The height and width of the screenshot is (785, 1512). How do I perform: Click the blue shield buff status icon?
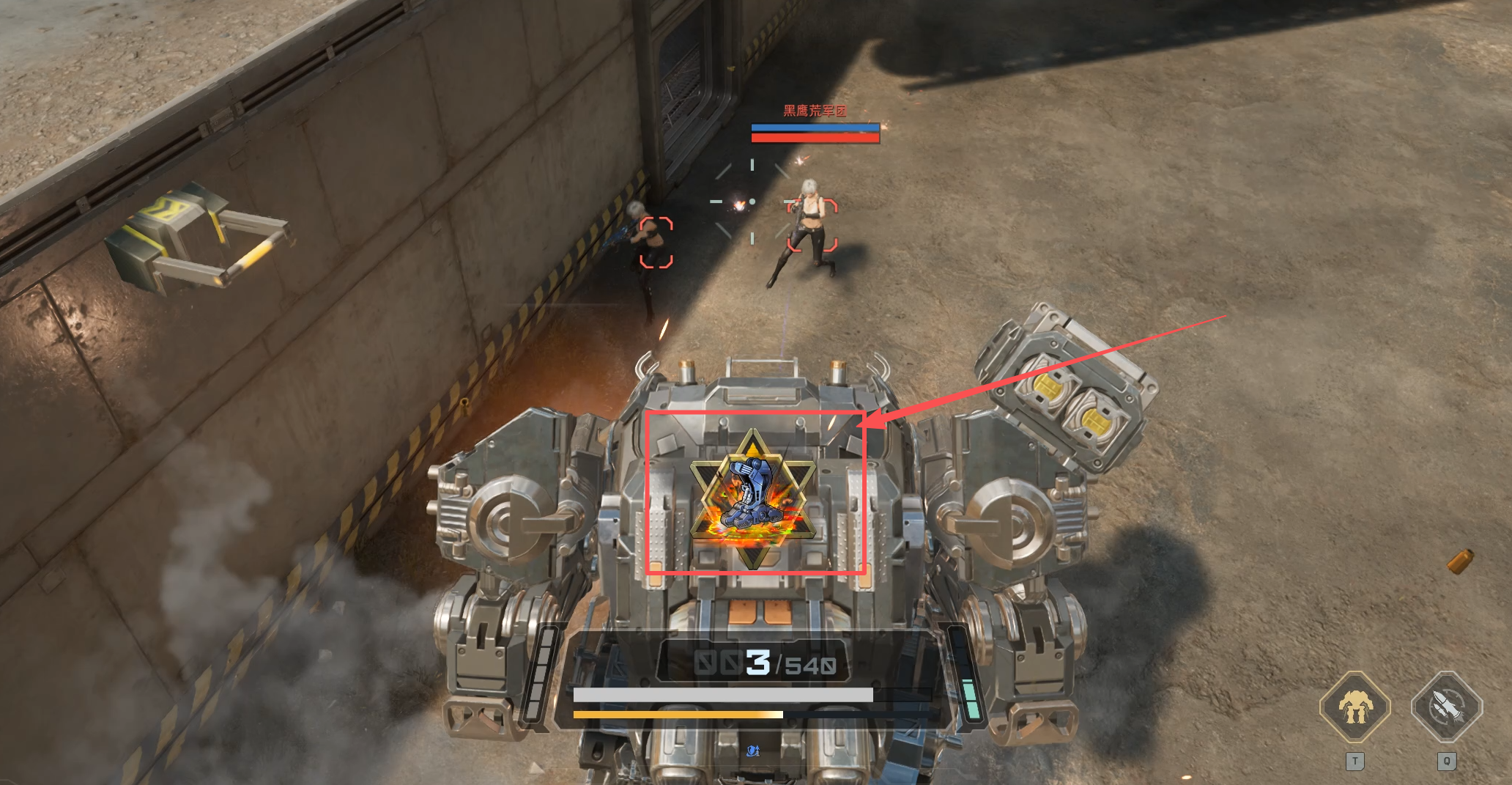[x=752, y=751]
